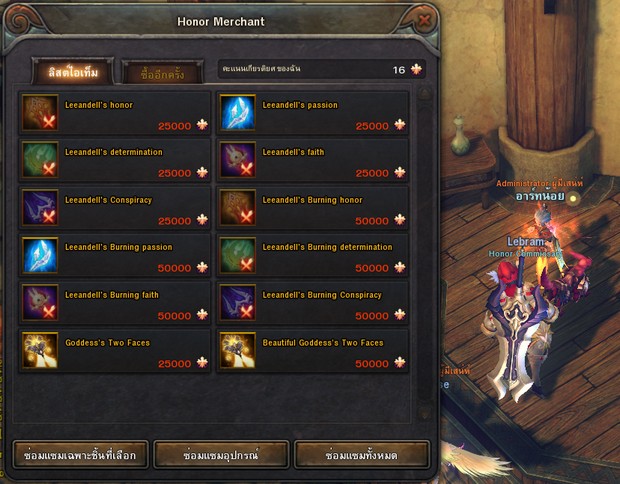
Task: Switch to the ลิสต์ไอเท็ม tab
Action: coord(73,71)
